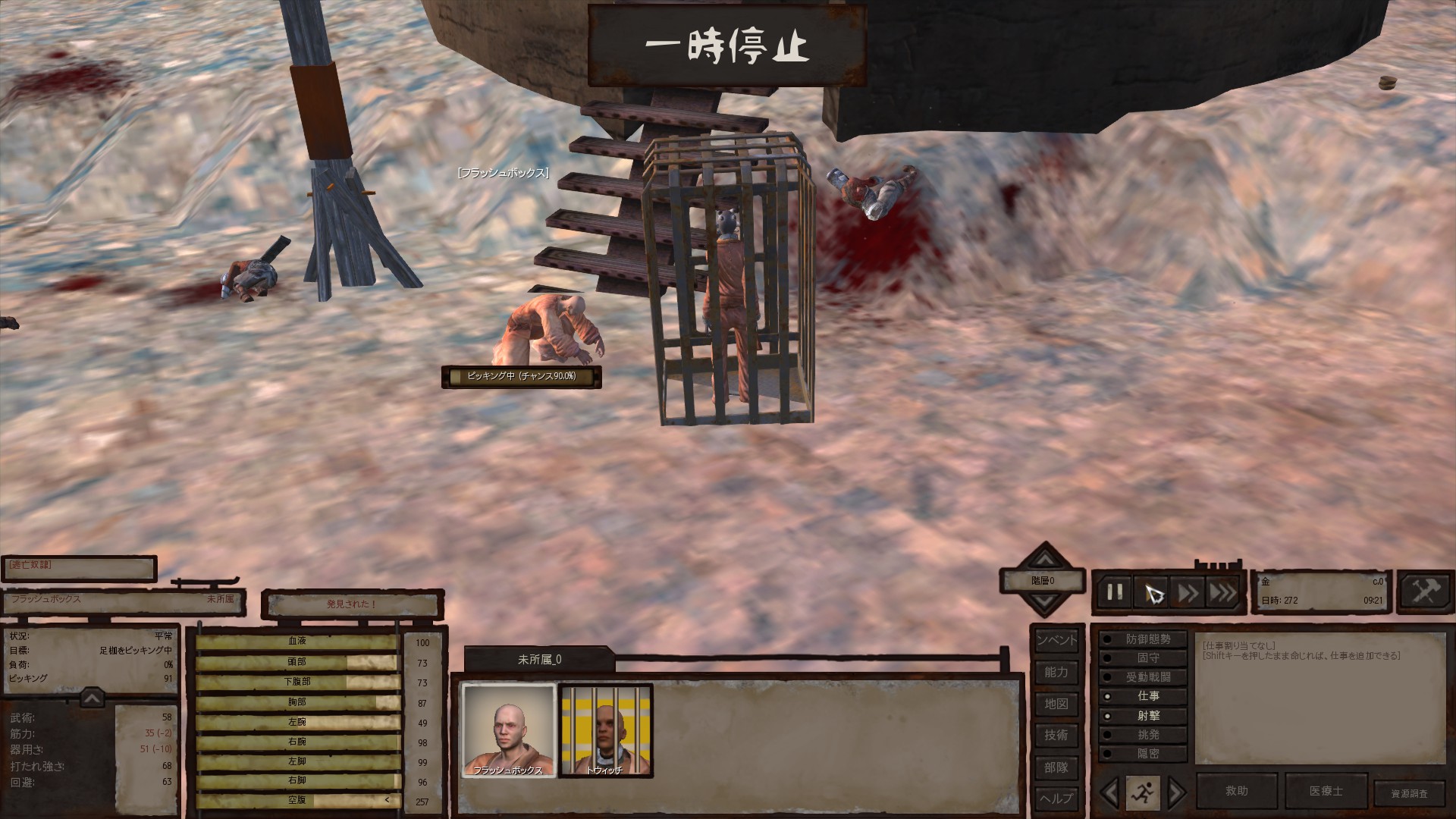Set game speed to double fast-forward
1456x819 pixels.
pyautogui.click(x=1188, y=592)
